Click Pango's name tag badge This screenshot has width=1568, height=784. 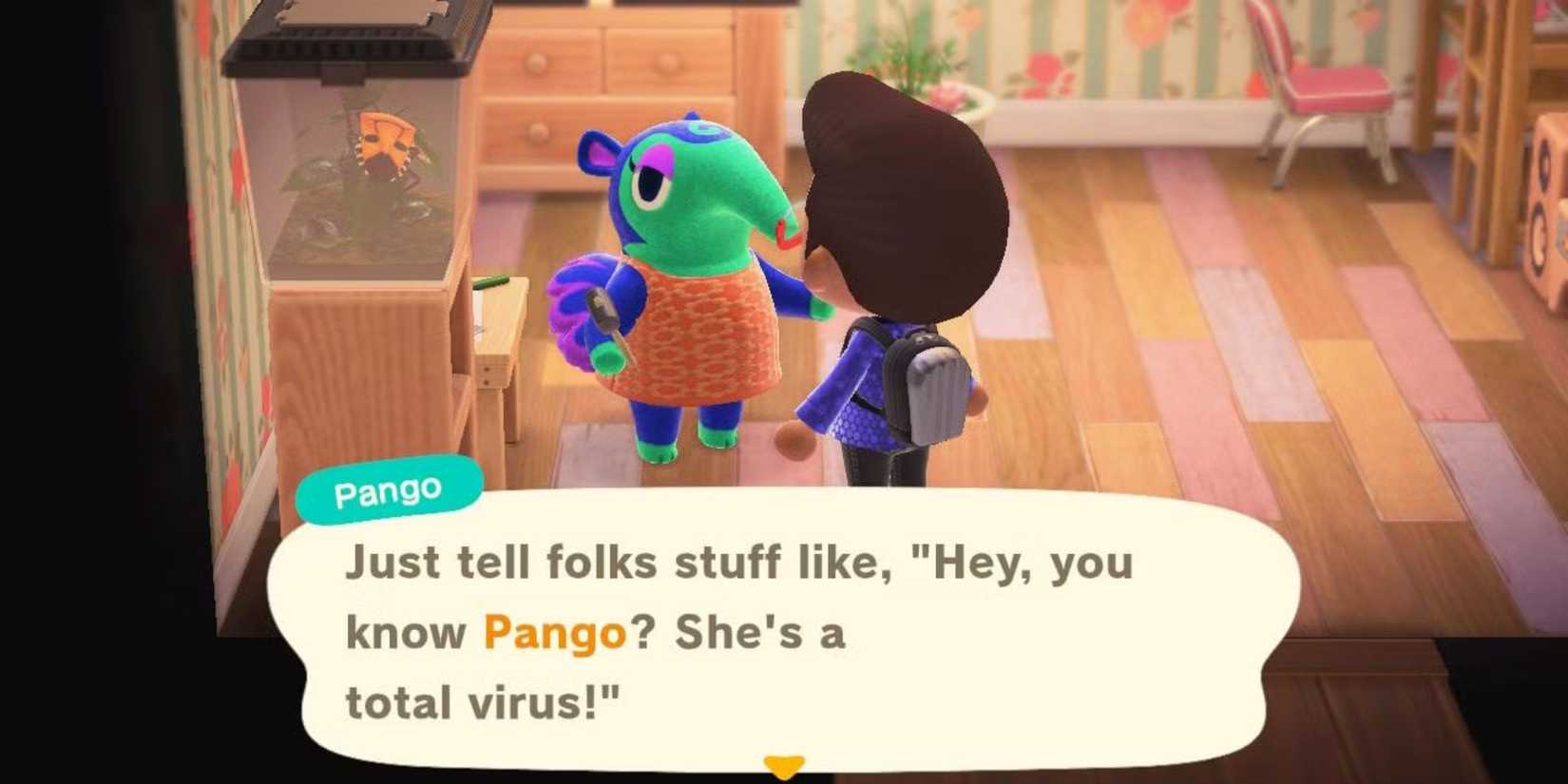pyautogui.click(x=388, y=488)
